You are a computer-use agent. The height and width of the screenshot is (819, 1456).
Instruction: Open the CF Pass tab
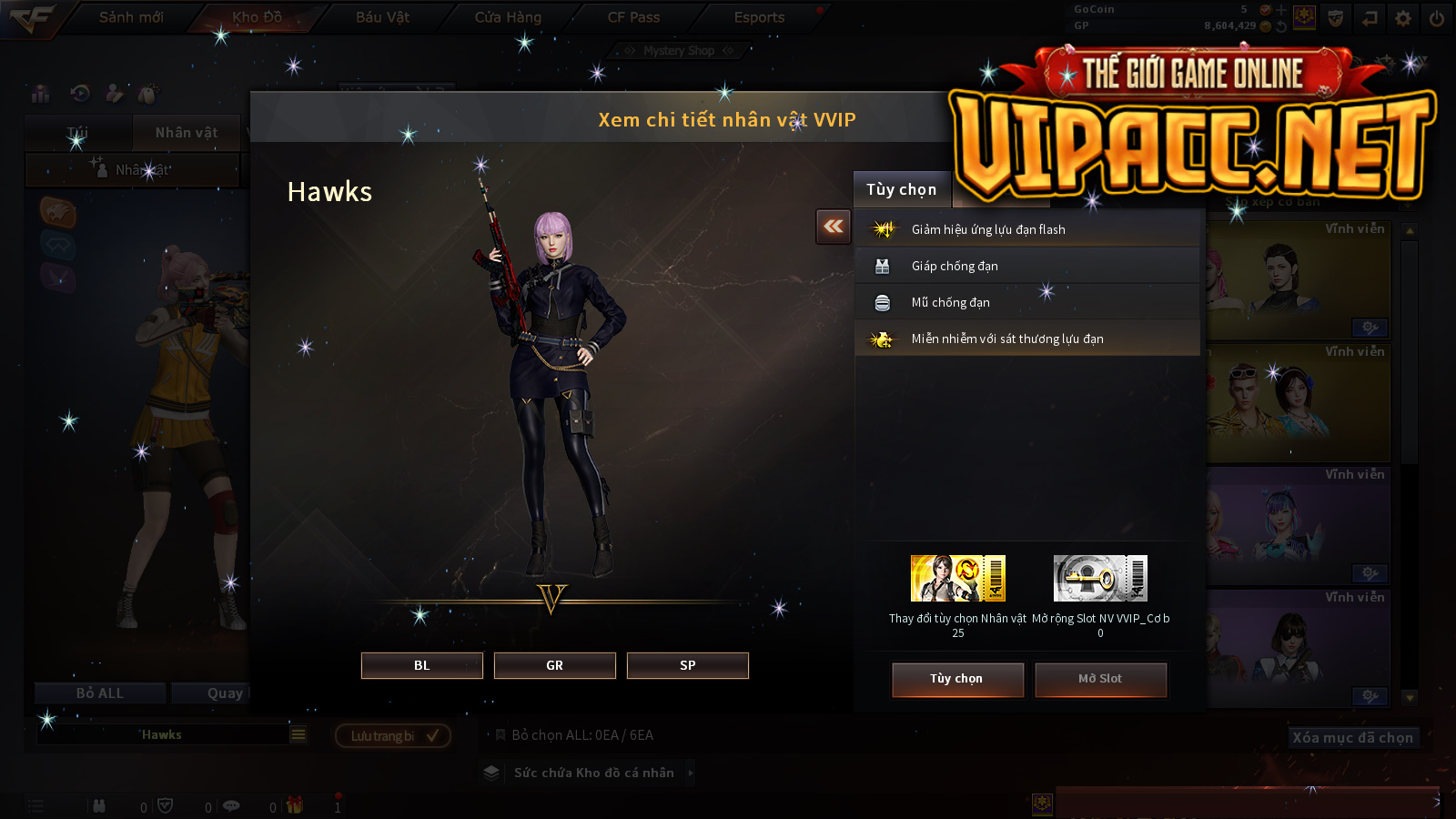tap(633, 17)
